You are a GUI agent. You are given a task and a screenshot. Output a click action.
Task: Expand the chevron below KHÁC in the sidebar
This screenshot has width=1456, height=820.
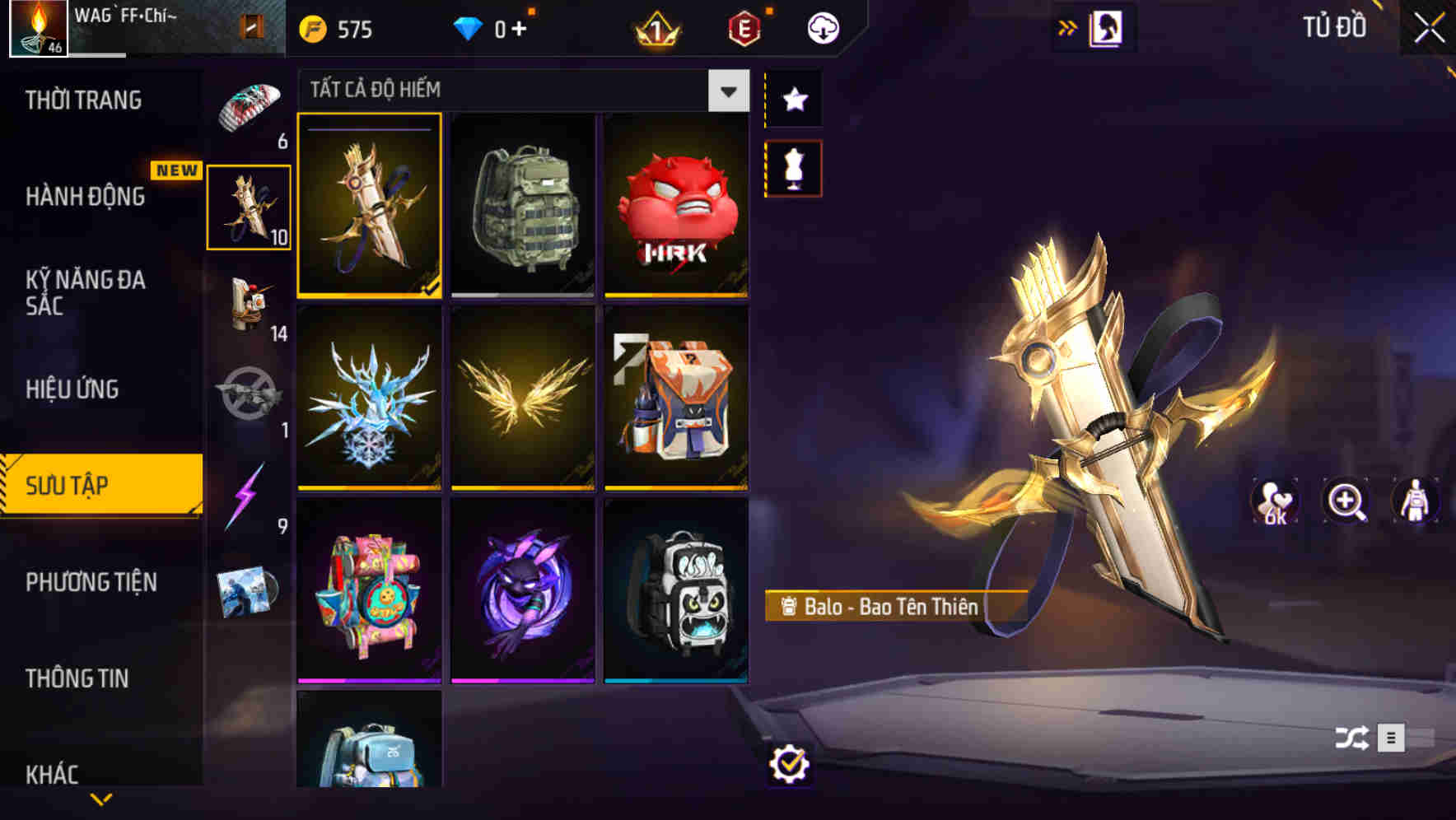click(100, 800)
